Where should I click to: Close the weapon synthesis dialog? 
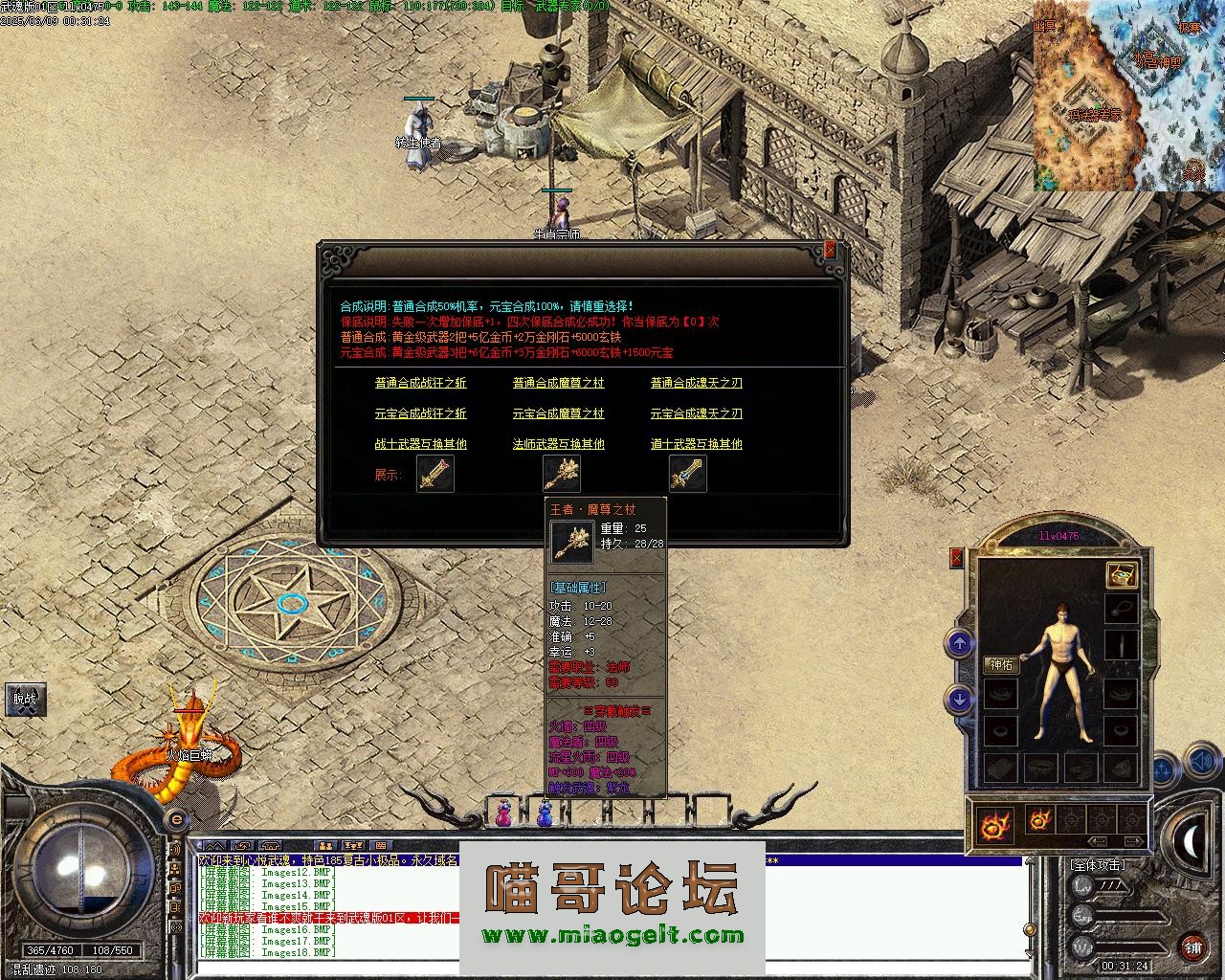click(x=830, y=249)
